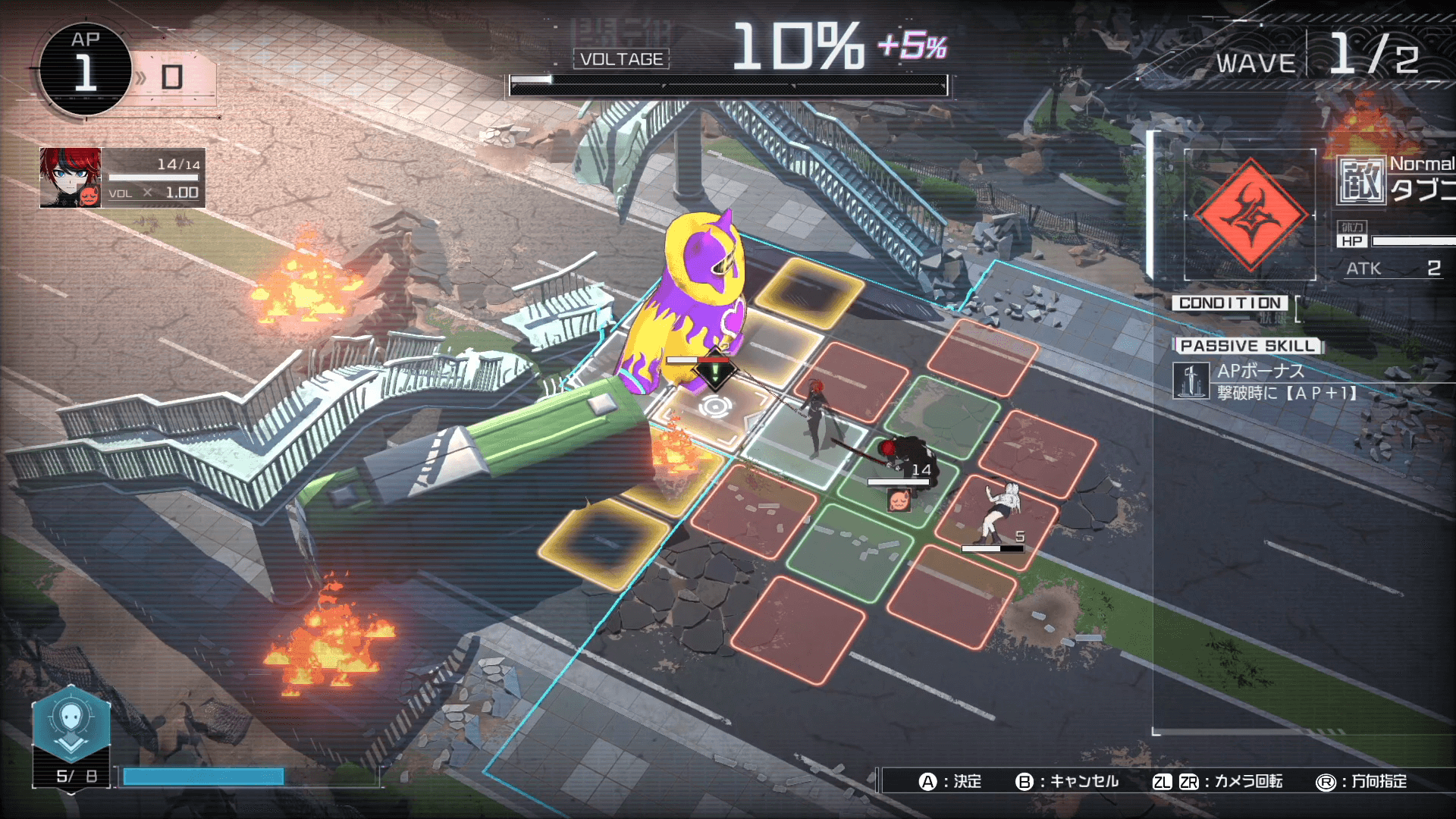Select the red-haired character portrait

click(x=70, y=177)
